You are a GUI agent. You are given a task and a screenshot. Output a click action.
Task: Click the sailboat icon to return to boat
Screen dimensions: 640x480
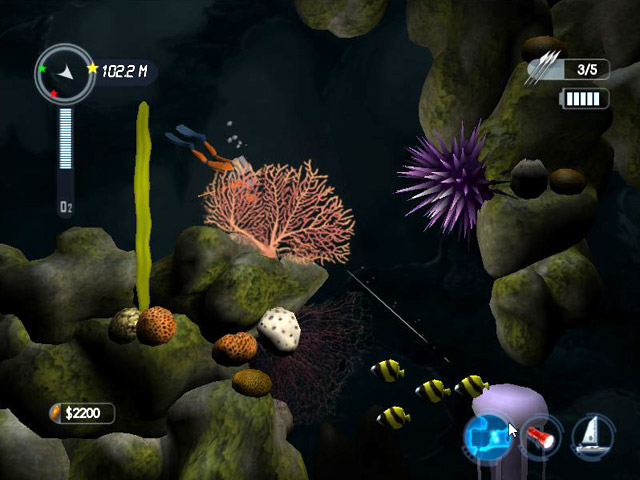coord(592,435)
